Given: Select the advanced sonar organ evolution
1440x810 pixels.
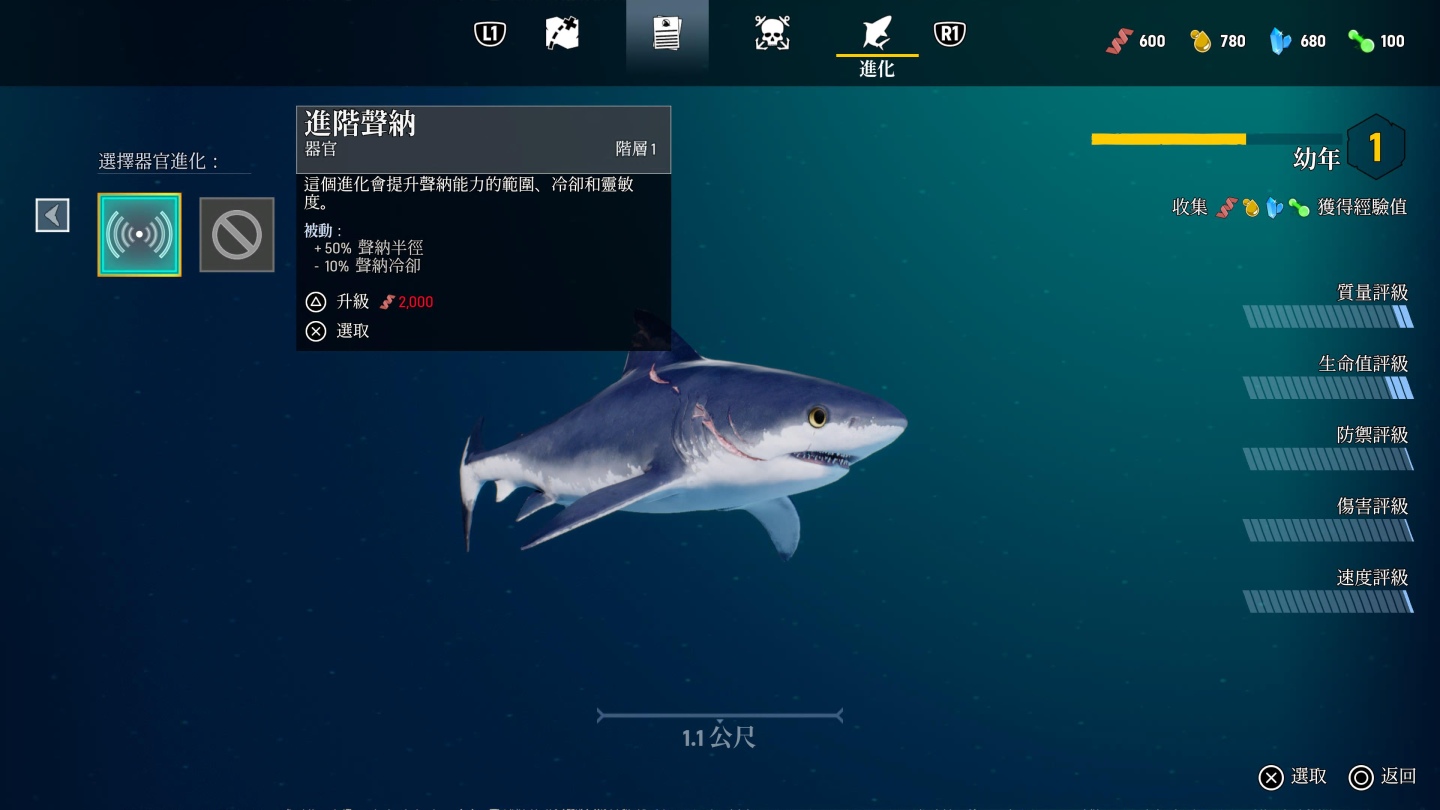Looking at the screenshot, I should click(139, 235).
